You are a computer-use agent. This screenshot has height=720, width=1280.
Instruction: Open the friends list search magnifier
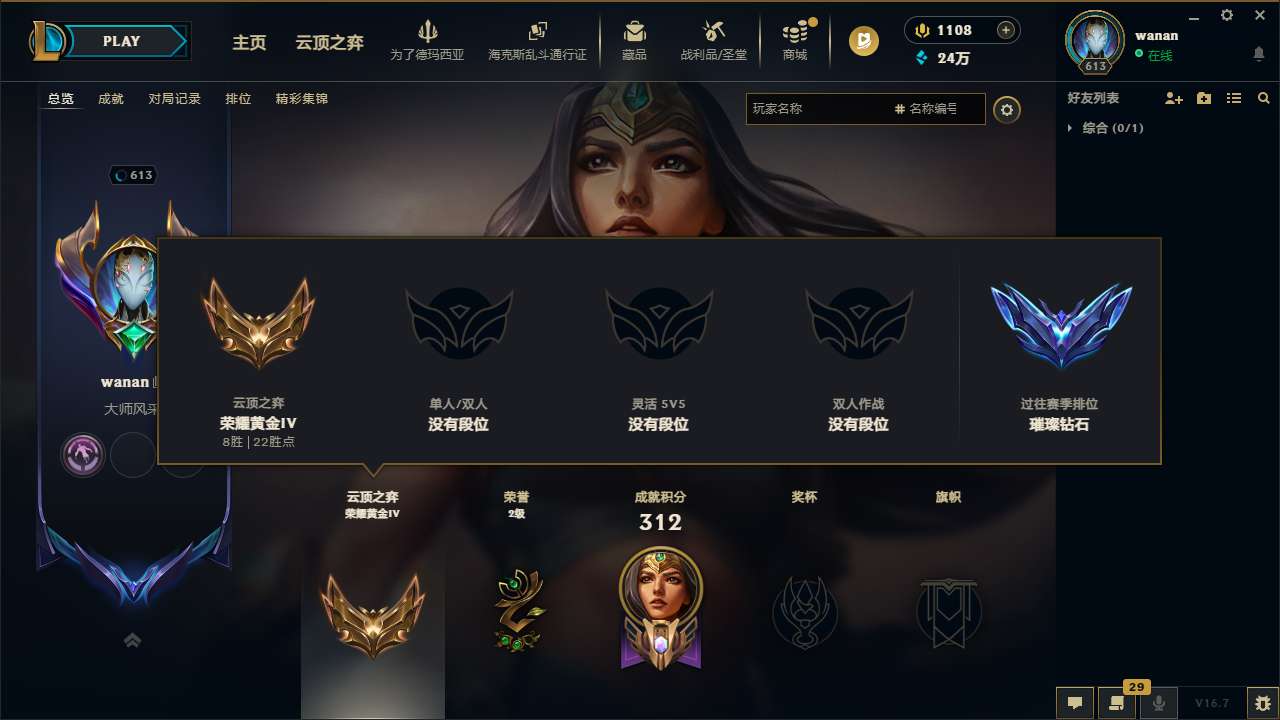pos(1263,98)
